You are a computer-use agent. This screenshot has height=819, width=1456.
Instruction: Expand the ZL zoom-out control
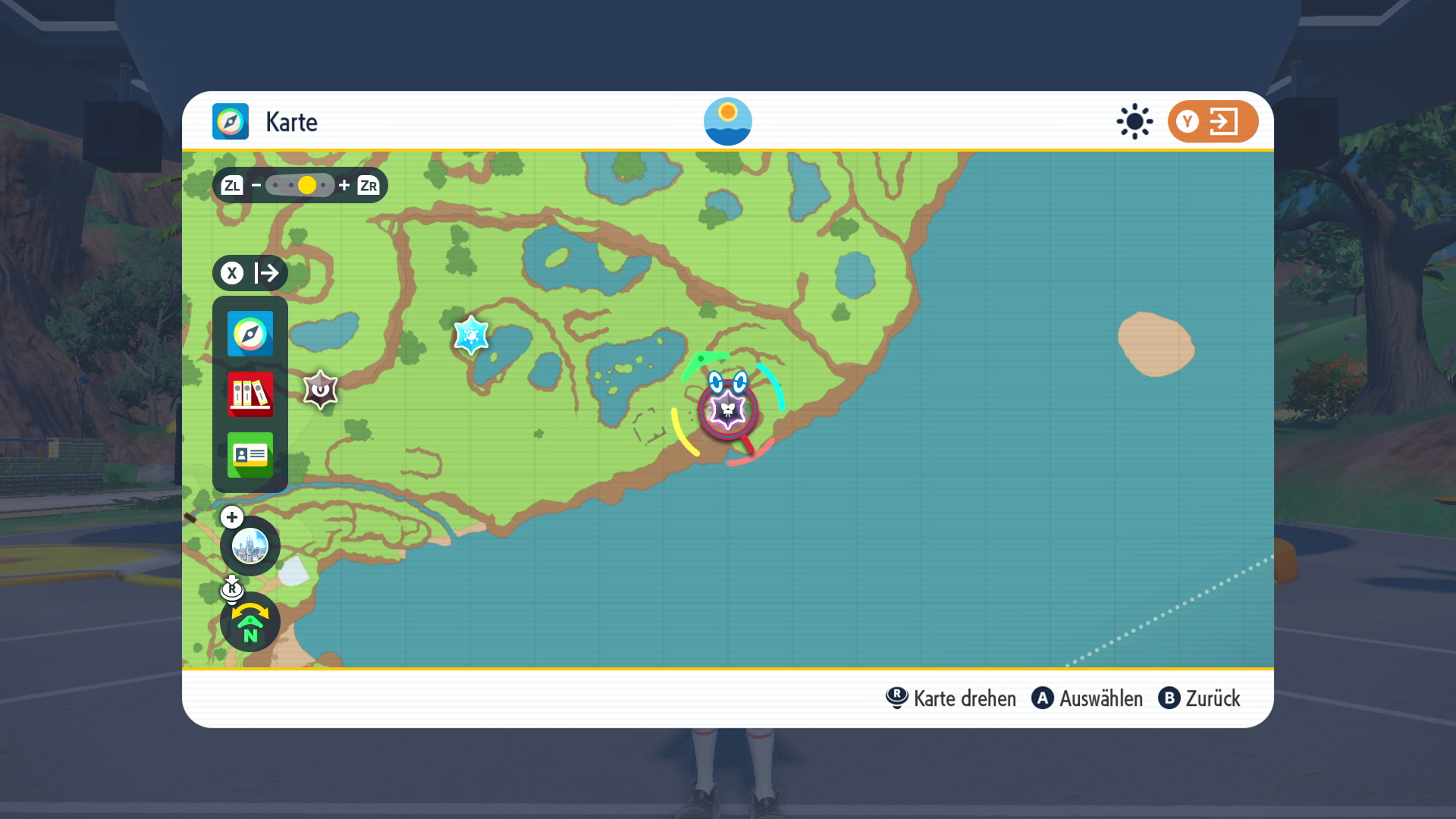(232, 184)
